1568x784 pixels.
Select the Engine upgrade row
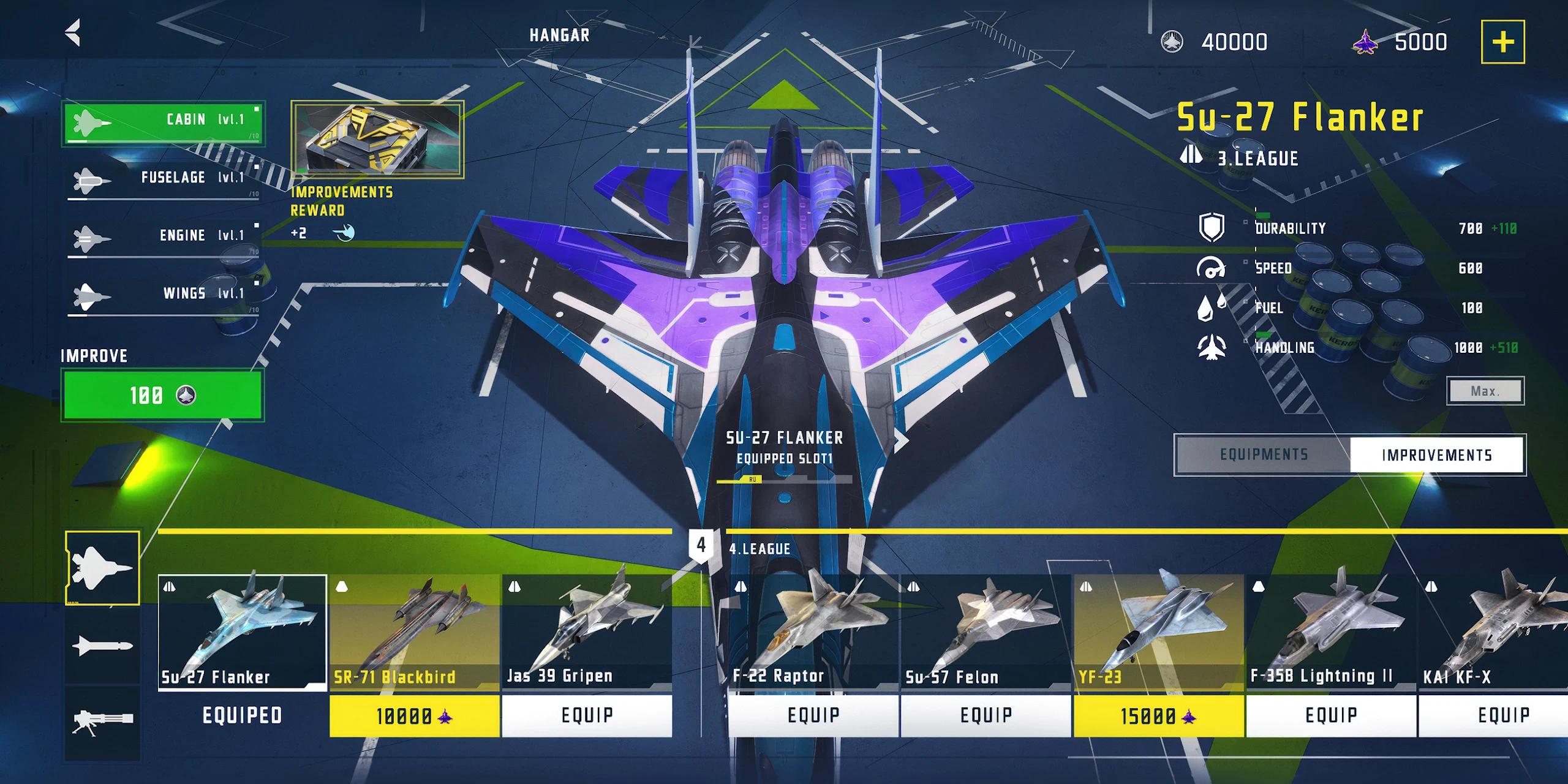pyautogui.click(x=163, y=238)
